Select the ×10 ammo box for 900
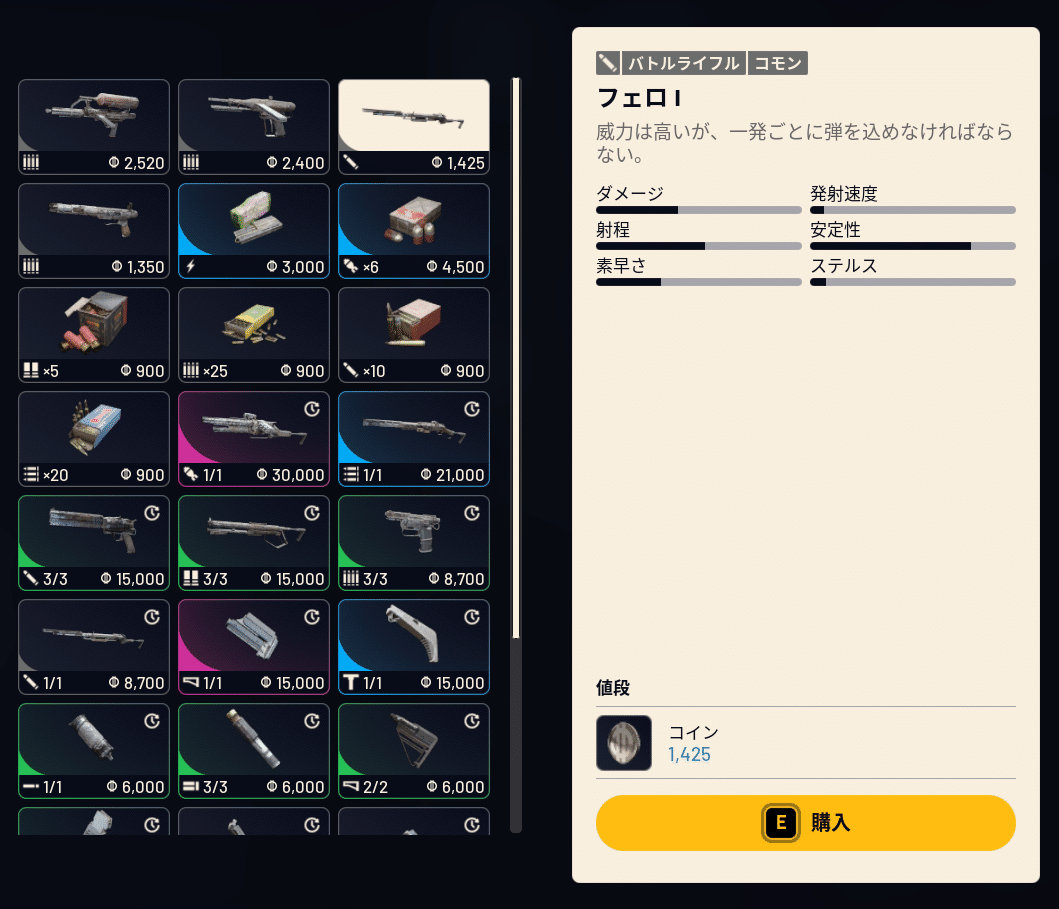This screenshot has width=1059, height=909. 414,335
